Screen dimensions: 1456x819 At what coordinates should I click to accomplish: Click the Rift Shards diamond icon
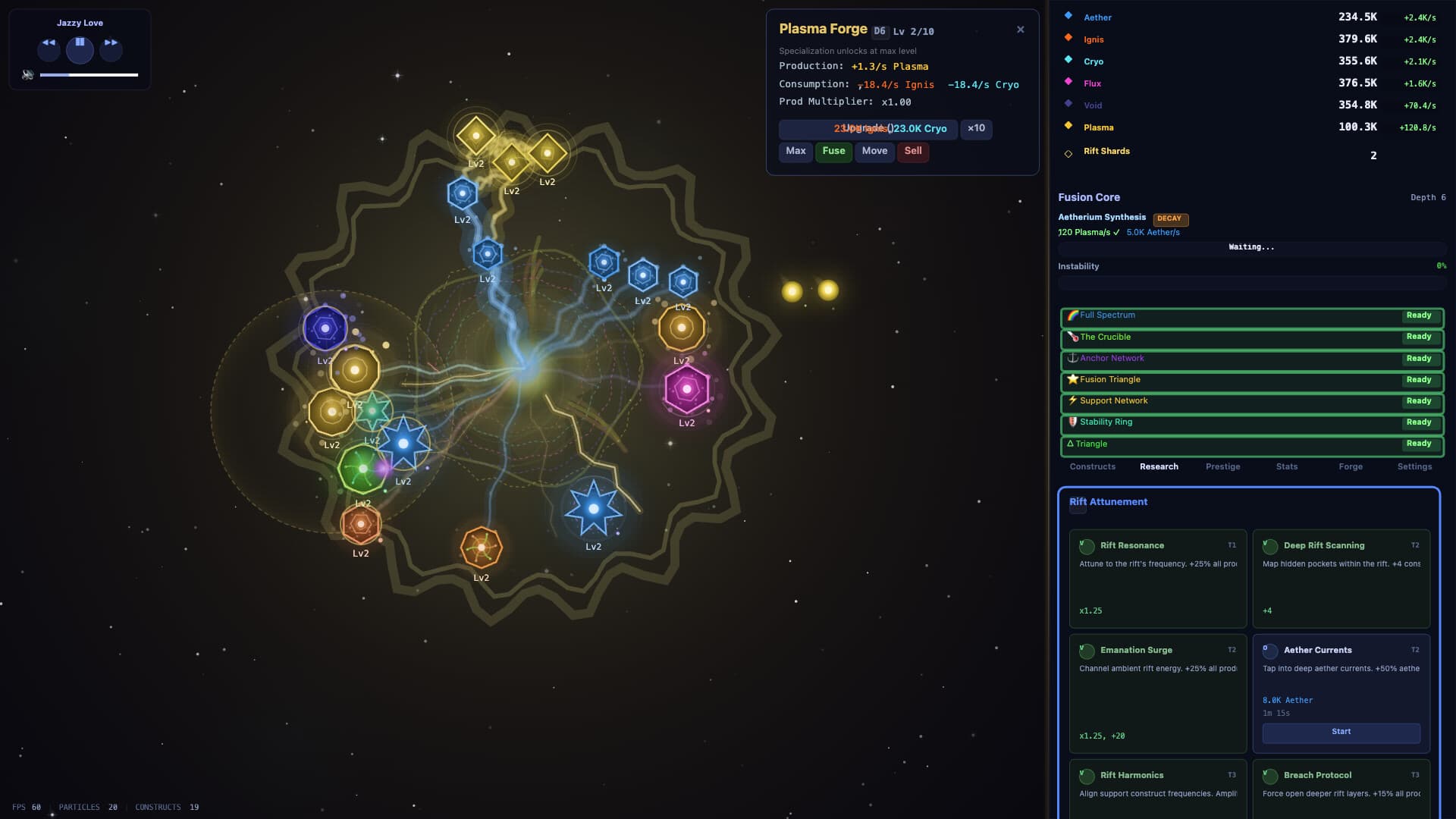(x=1068, y=153)
